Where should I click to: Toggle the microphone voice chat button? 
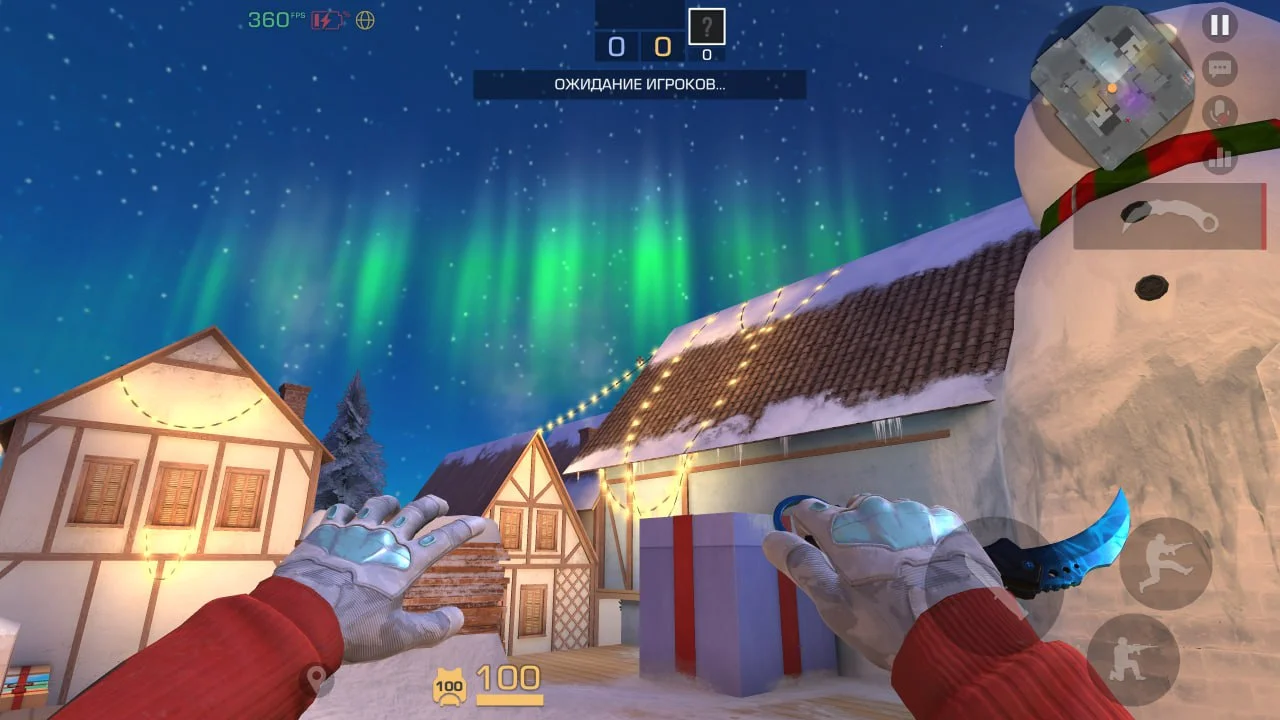tap(1219, 113)
